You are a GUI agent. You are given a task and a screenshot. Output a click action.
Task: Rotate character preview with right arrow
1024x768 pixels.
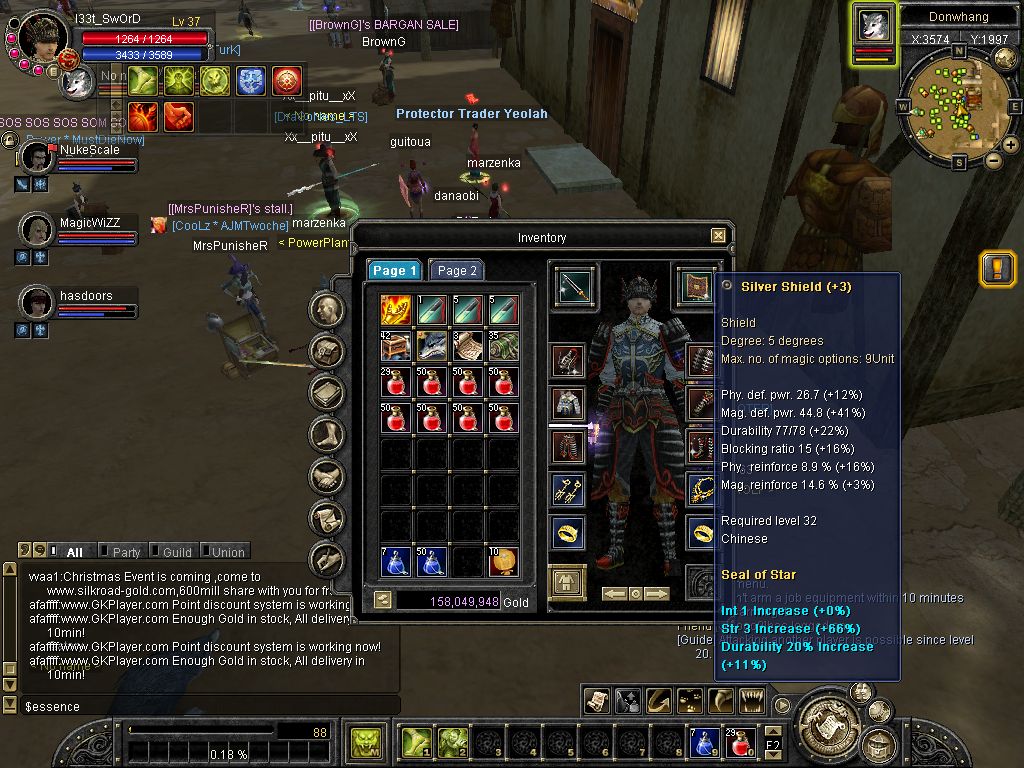click(x=657, y=594)
